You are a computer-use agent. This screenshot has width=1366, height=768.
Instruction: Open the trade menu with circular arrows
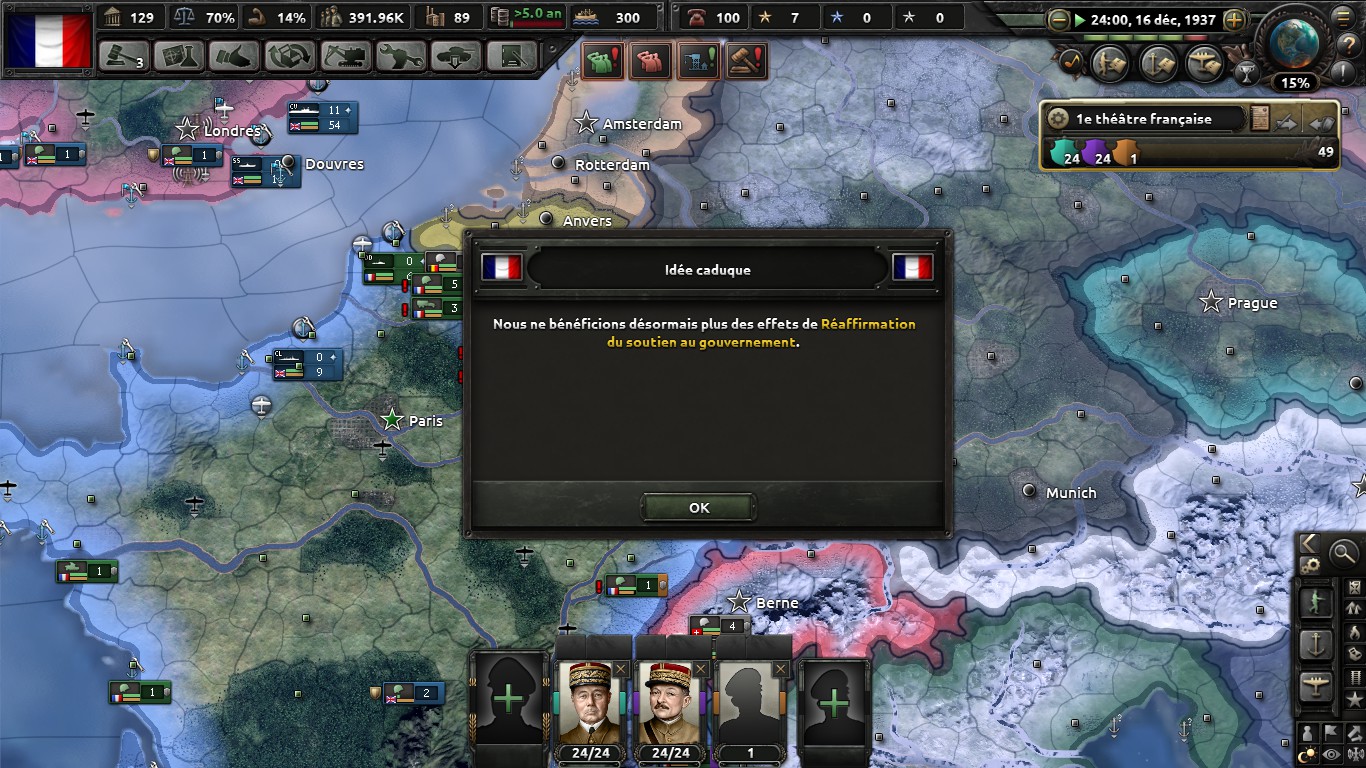(289, 56)
